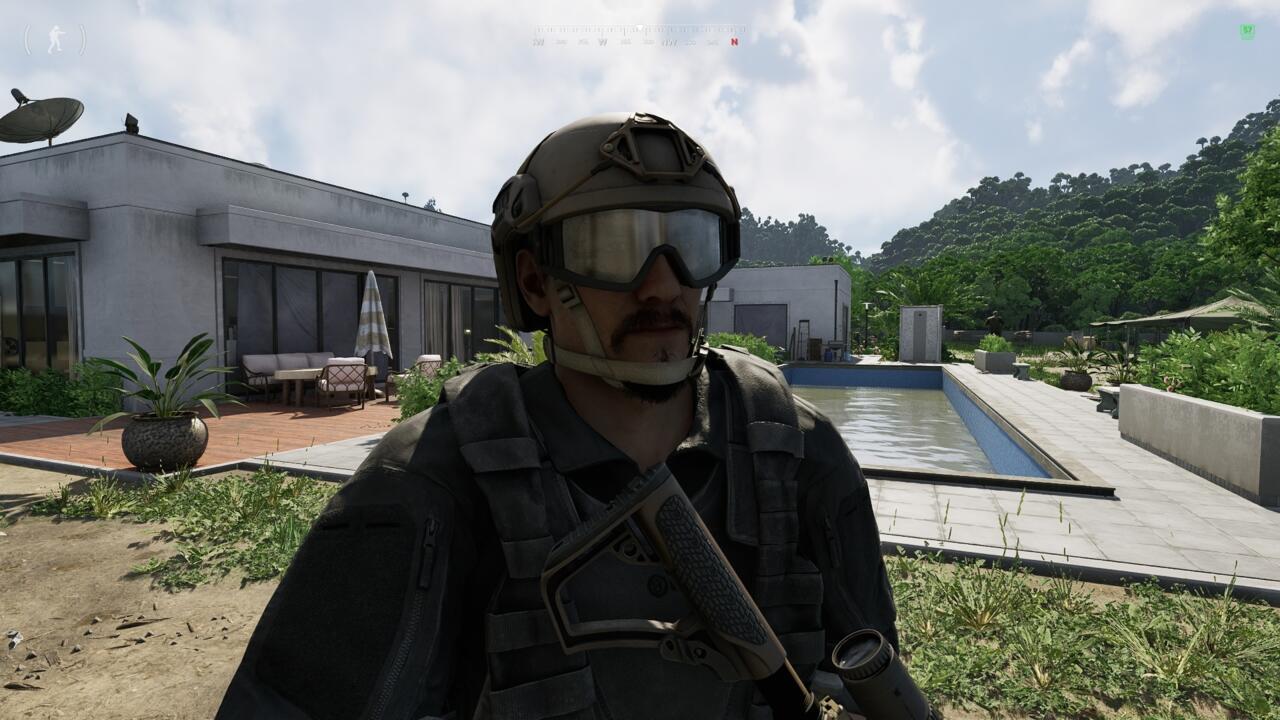Viewport: 1280px width, 720px height.
Task: Click the white heading arrow on the compass
Action: coord(639,27)
